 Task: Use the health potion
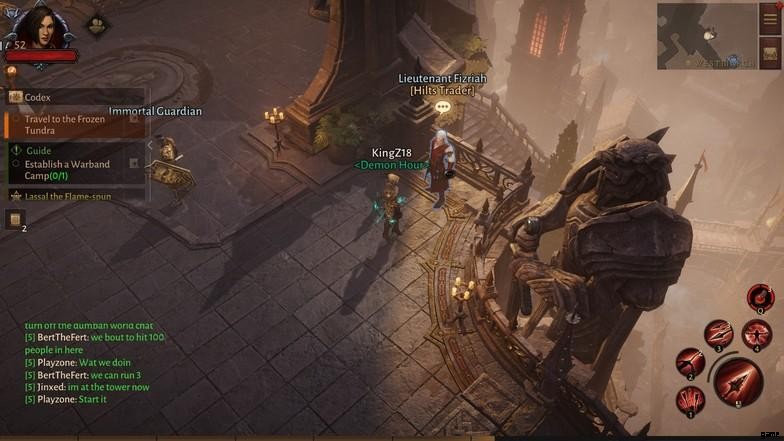coord(760,297)
